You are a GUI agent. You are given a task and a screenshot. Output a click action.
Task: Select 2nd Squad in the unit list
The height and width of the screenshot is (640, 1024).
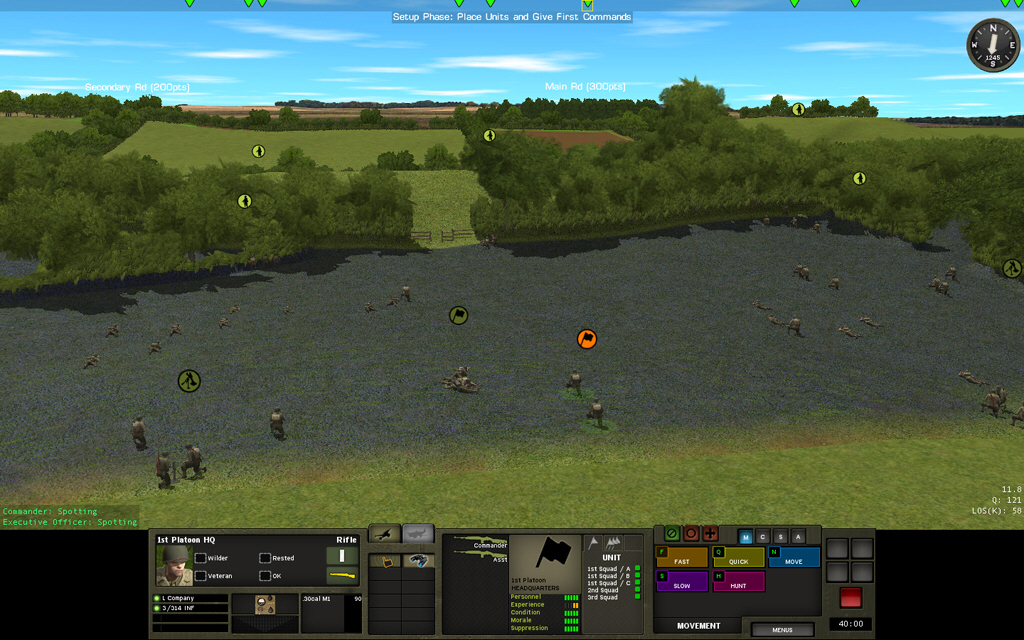tap(604, 590)
